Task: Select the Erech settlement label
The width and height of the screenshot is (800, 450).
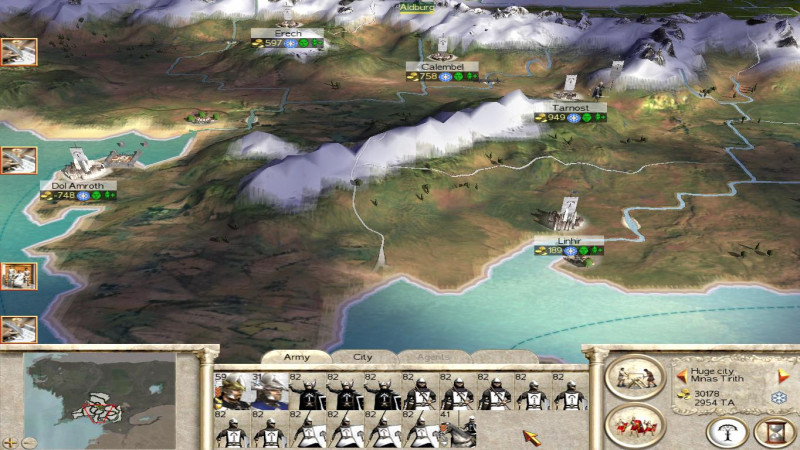Action: [x=288, y=33]
